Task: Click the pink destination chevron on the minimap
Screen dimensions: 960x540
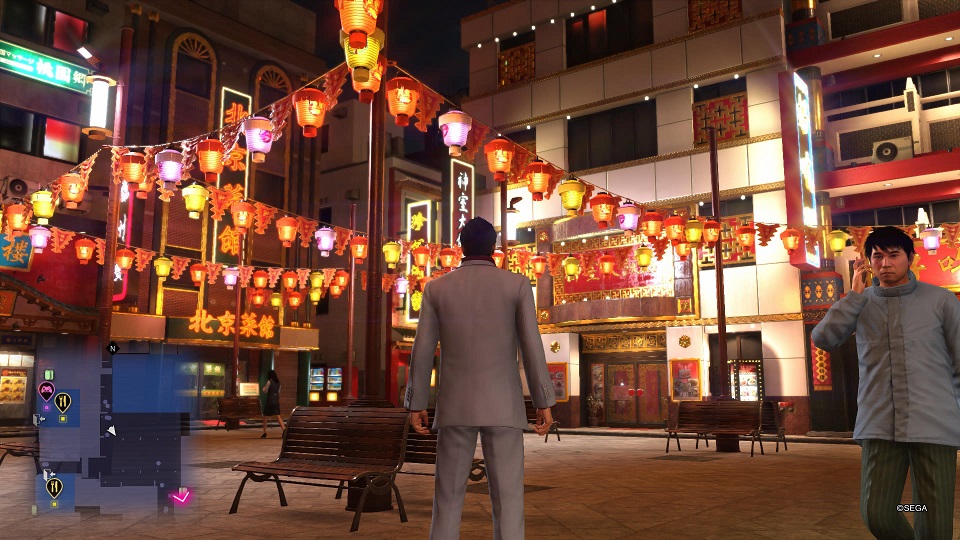Action: [180, 496]
